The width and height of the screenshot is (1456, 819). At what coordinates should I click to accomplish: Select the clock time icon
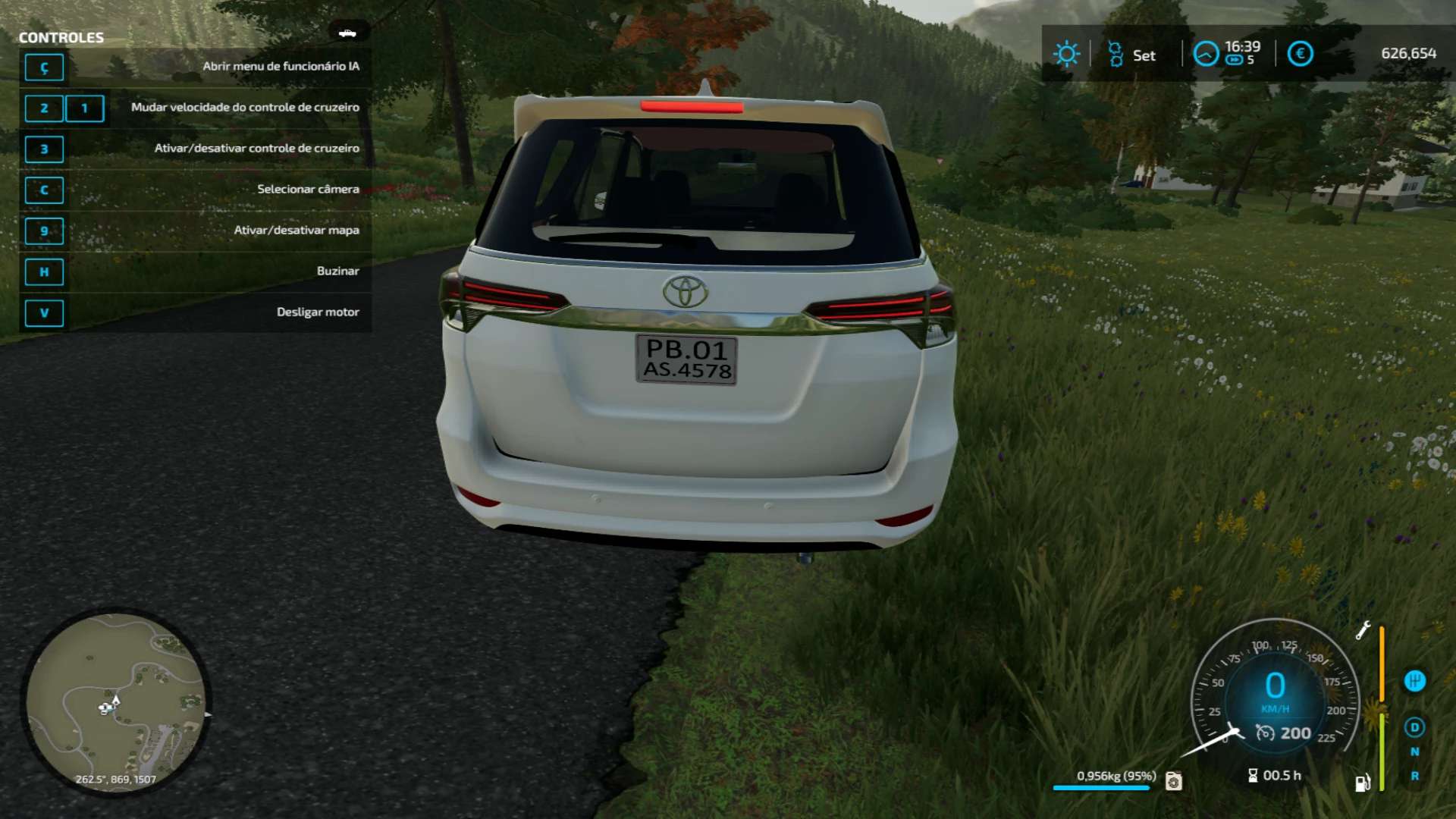pos(1206,54)
